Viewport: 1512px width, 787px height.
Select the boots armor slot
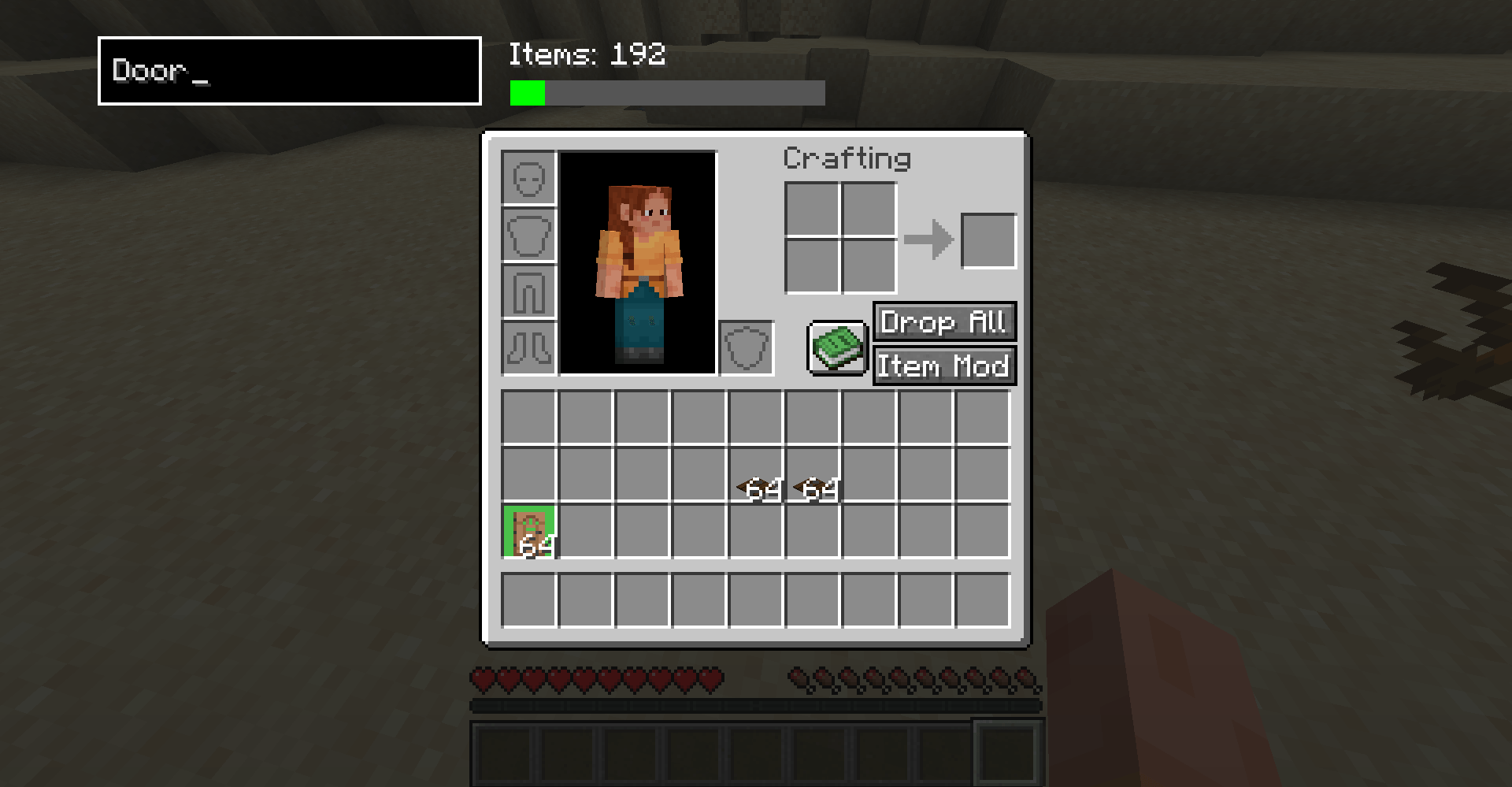pos(528,347)
